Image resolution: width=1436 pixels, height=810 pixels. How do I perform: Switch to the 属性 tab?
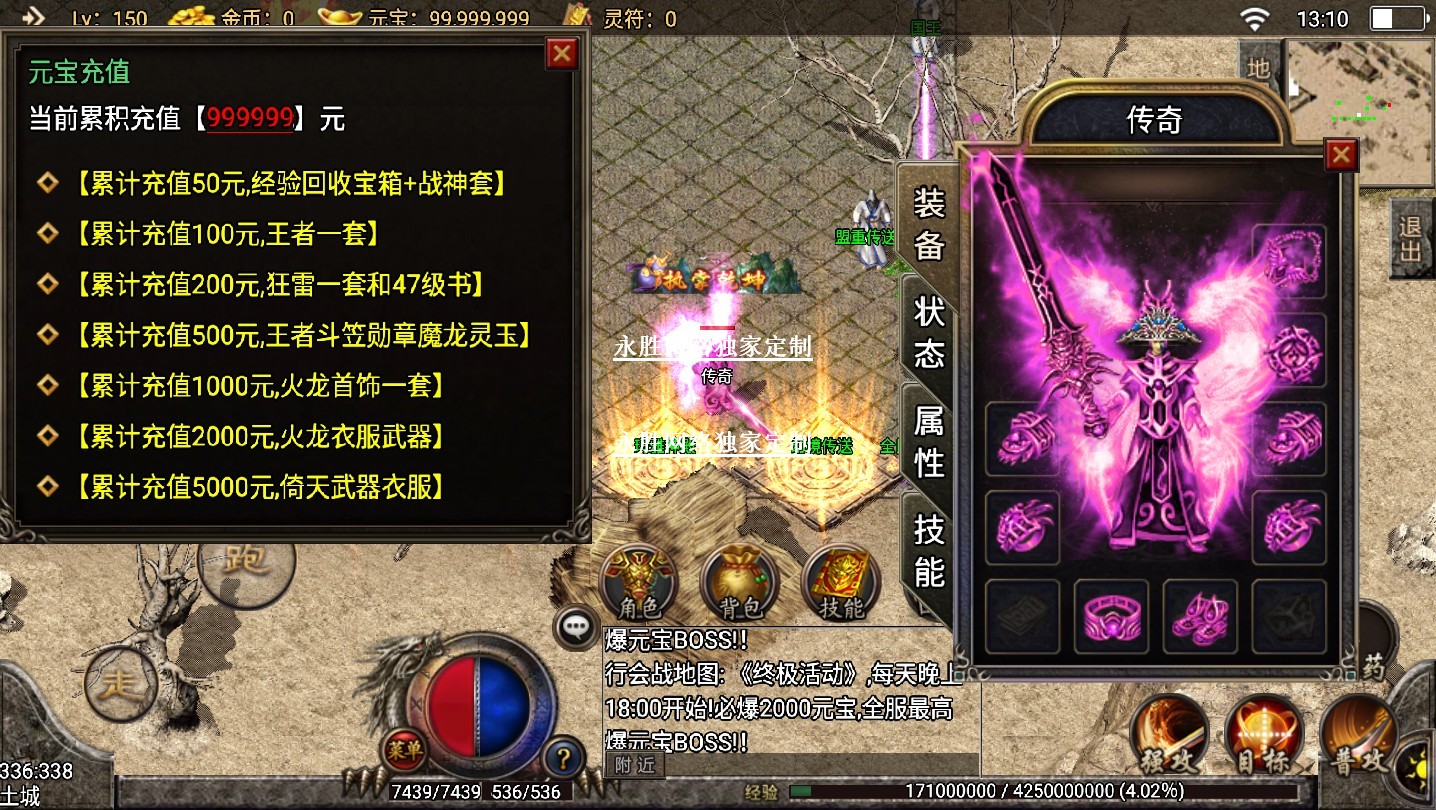(x=929, y=442)
